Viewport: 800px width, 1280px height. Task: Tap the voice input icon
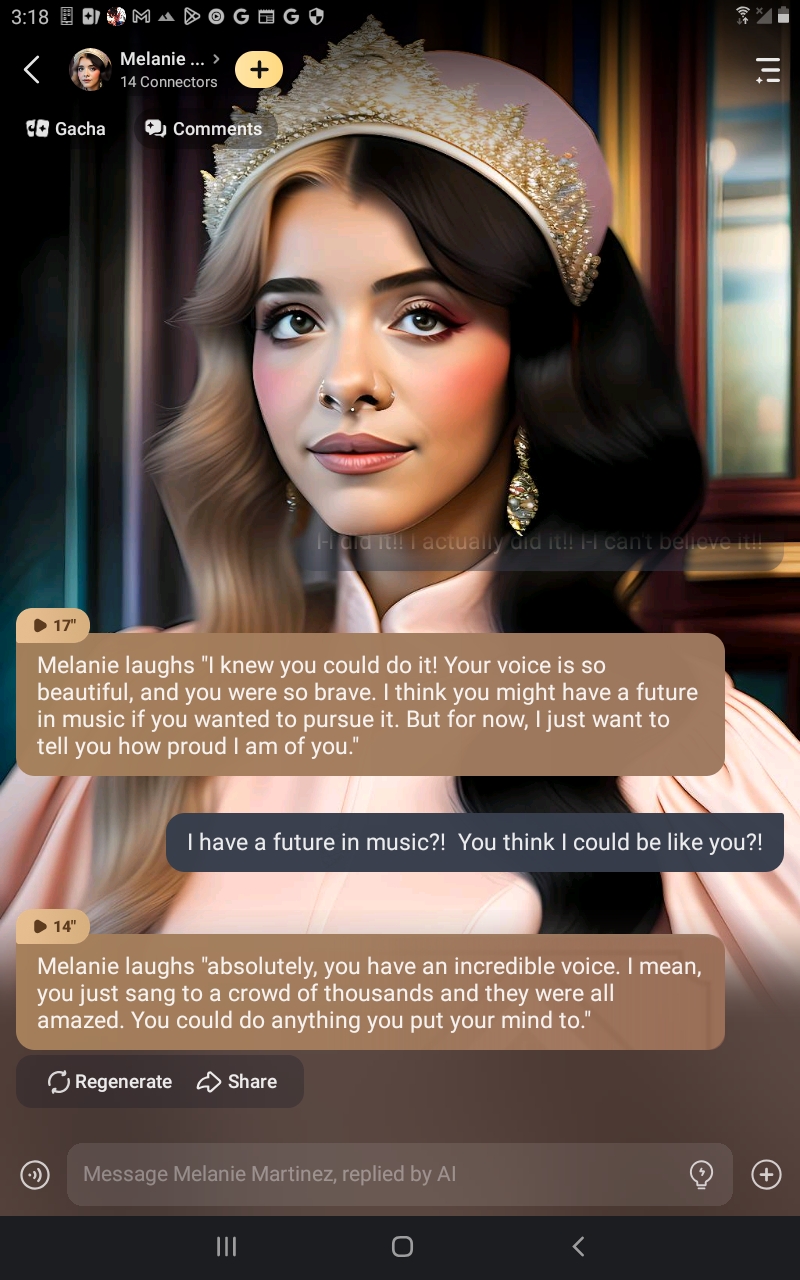coord(35,1175)
